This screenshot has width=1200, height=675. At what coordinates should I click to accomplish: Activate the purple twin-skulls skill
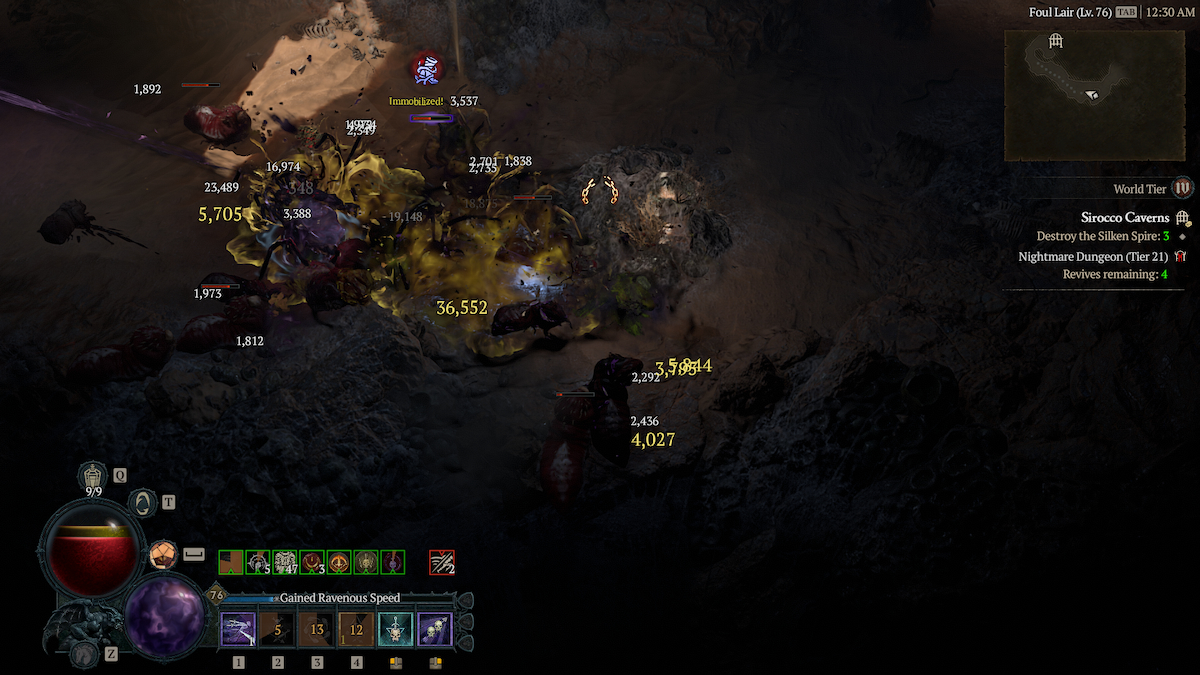click(435, 630)
